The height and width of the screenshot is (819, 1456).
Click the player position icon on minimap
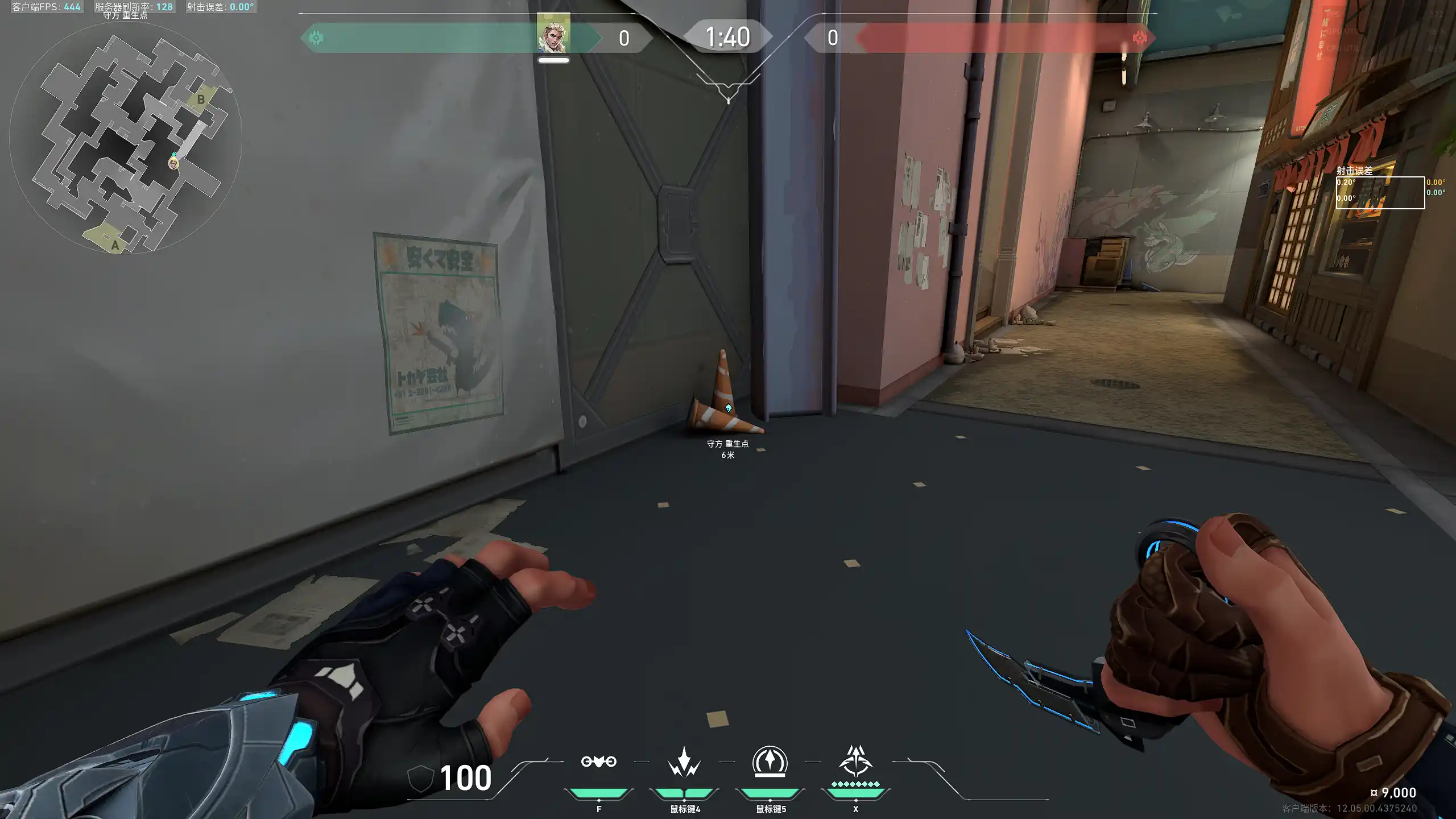pos(173,164)
